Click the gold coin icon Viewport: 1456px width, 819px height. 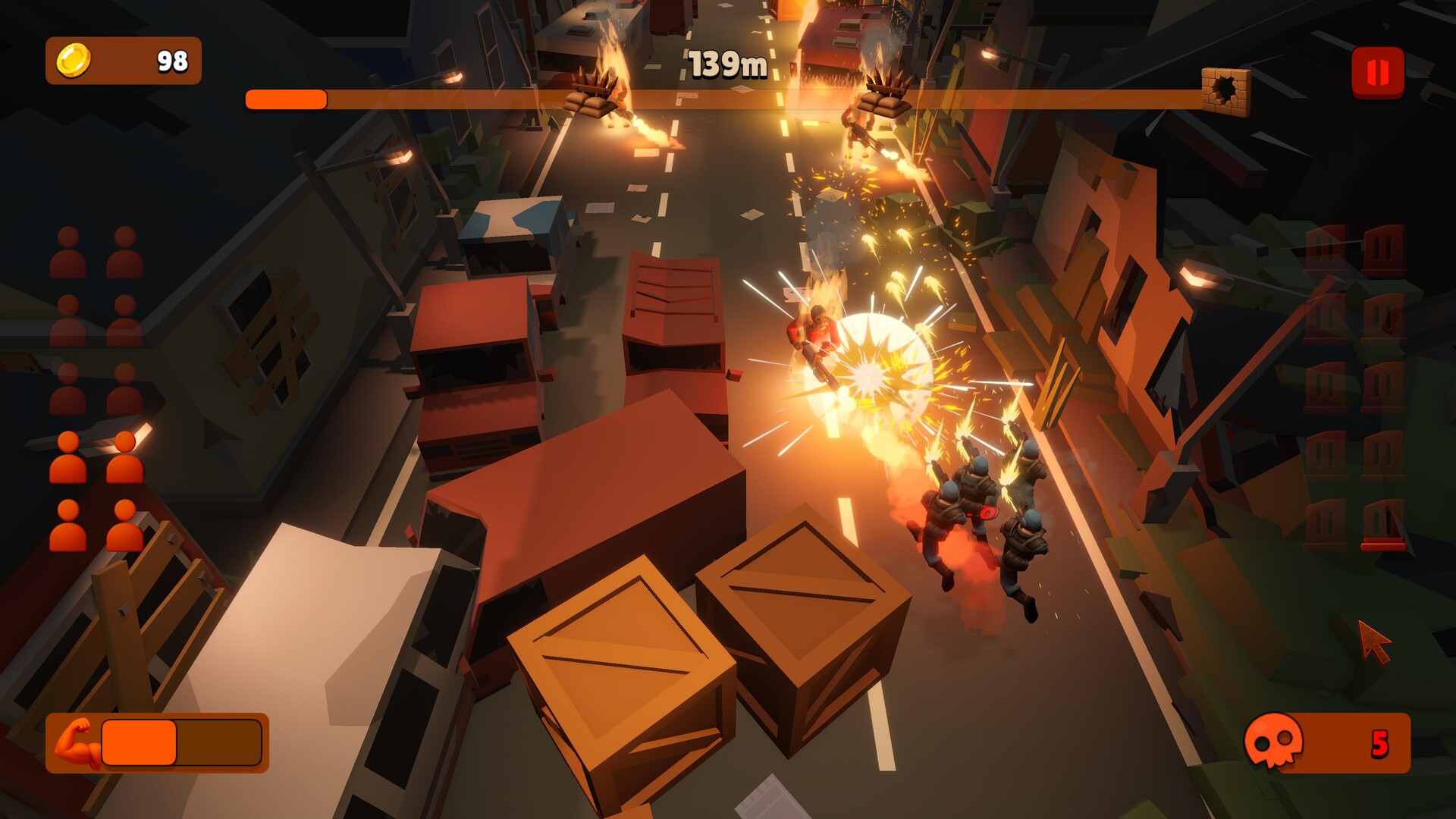[x=72, y=60]
